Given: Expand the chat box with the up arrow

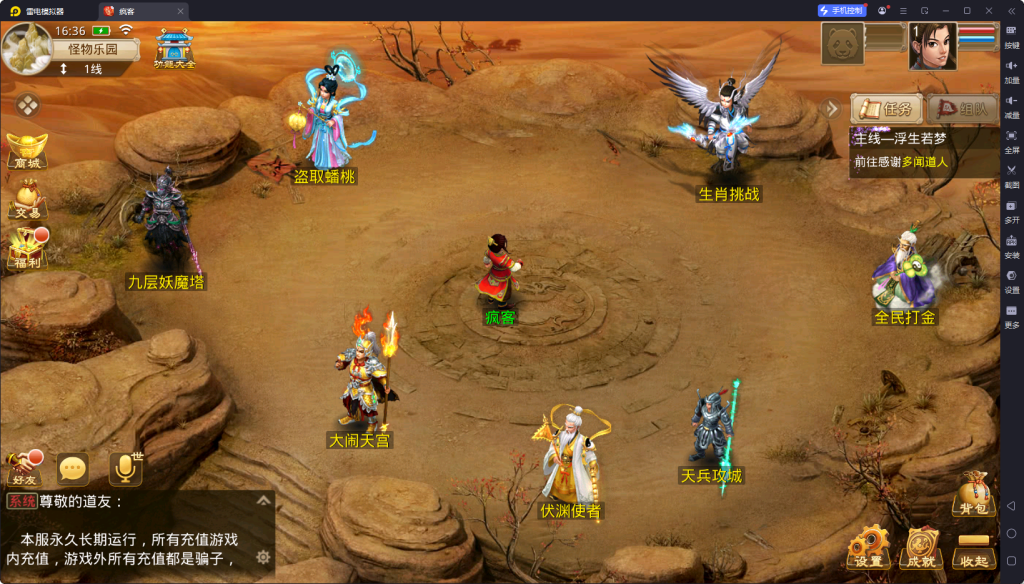Looking at the screenshot, I should [263, 501].
